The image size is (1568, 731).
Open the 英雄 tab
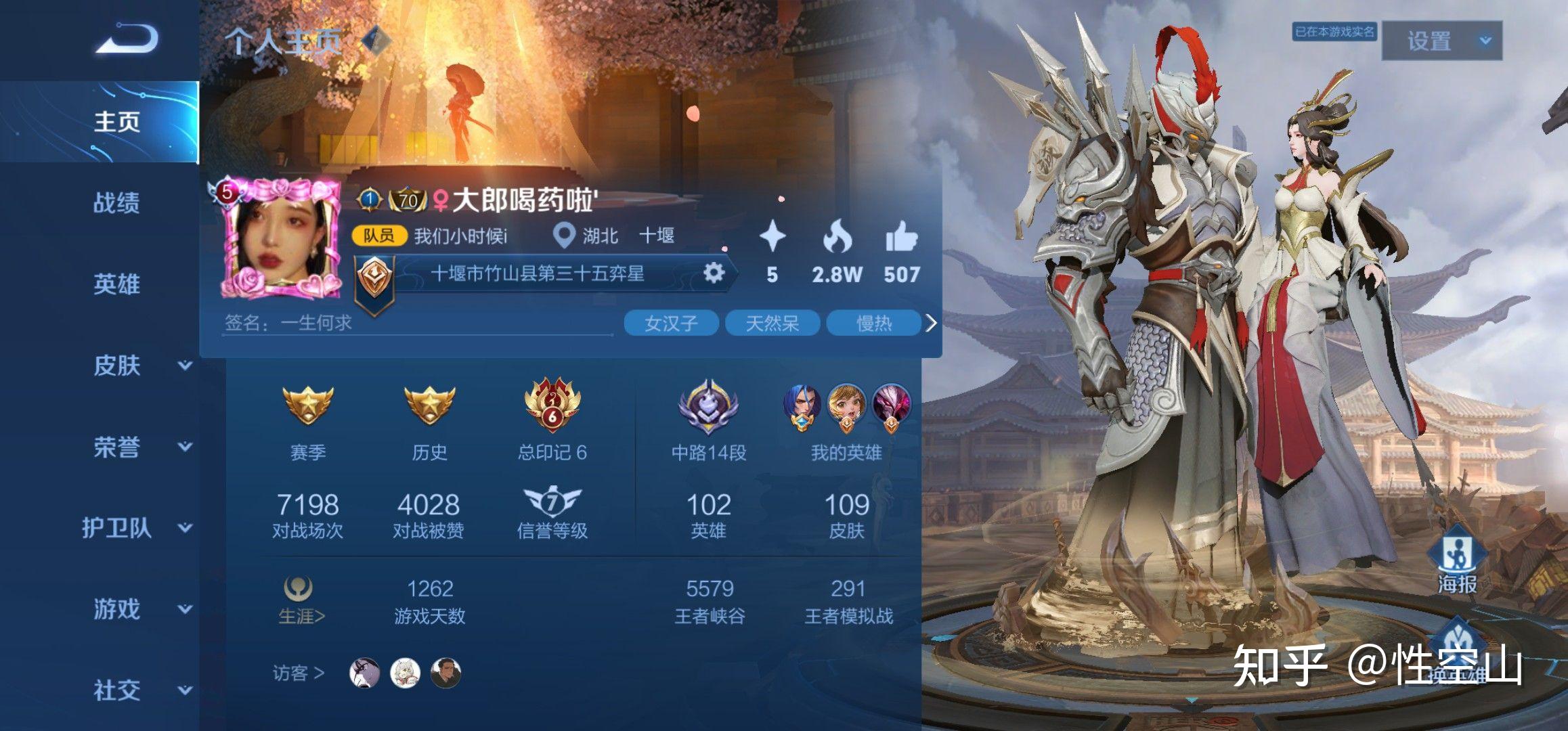[116, 284]
